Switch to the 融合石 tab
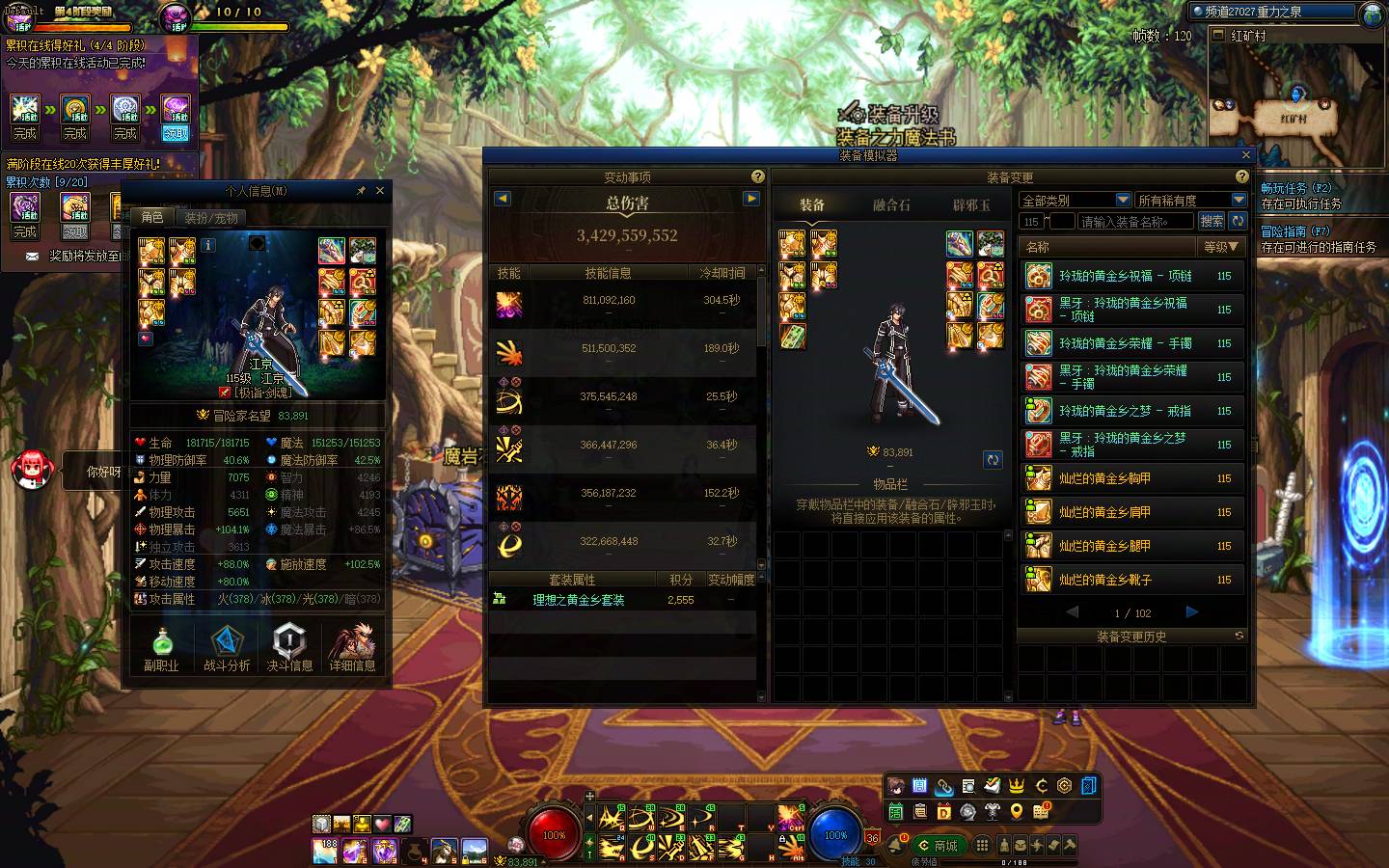Screen dimensions: 1389x868 pyautogui.click(x=891, y=204)
